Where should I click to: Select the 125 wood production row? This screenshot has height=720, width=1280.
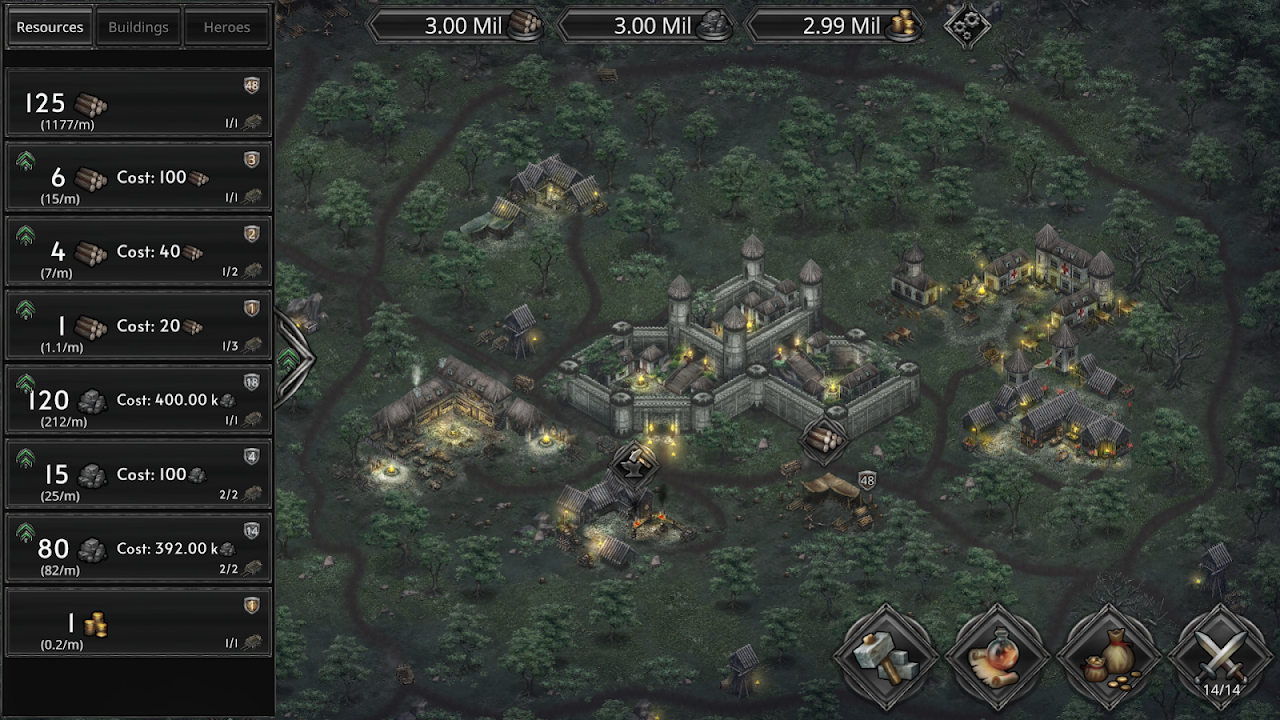tap(138, 103)
